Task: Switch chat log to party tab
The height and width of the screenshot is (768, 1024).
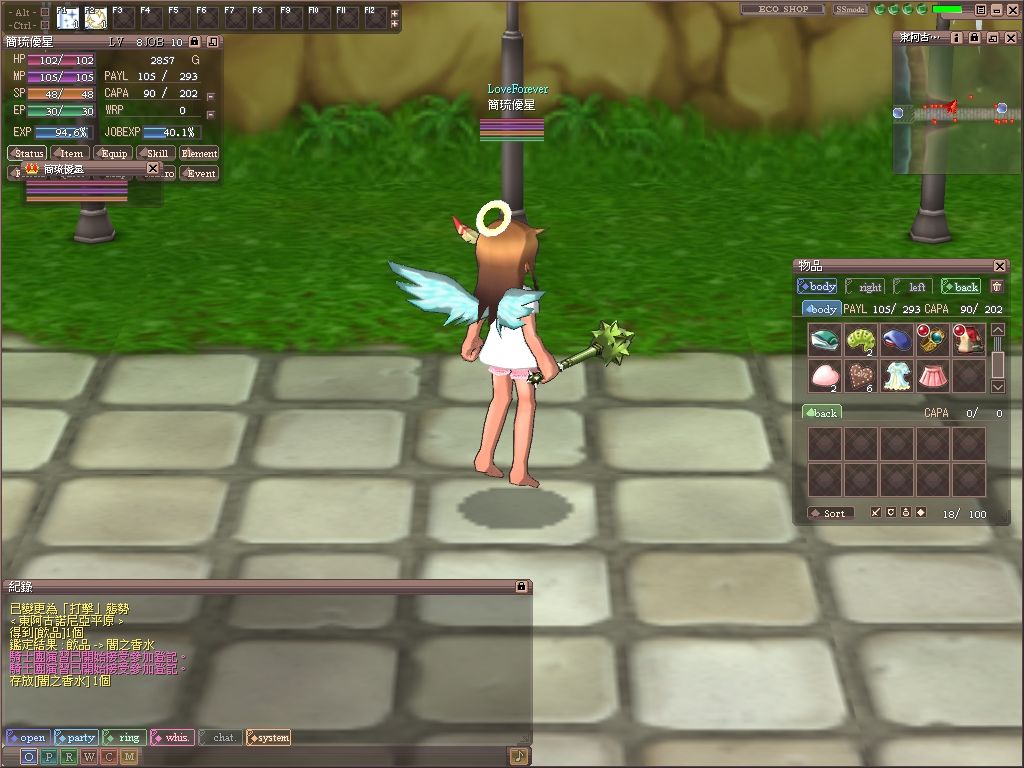Action: click(x=76, y=738)
